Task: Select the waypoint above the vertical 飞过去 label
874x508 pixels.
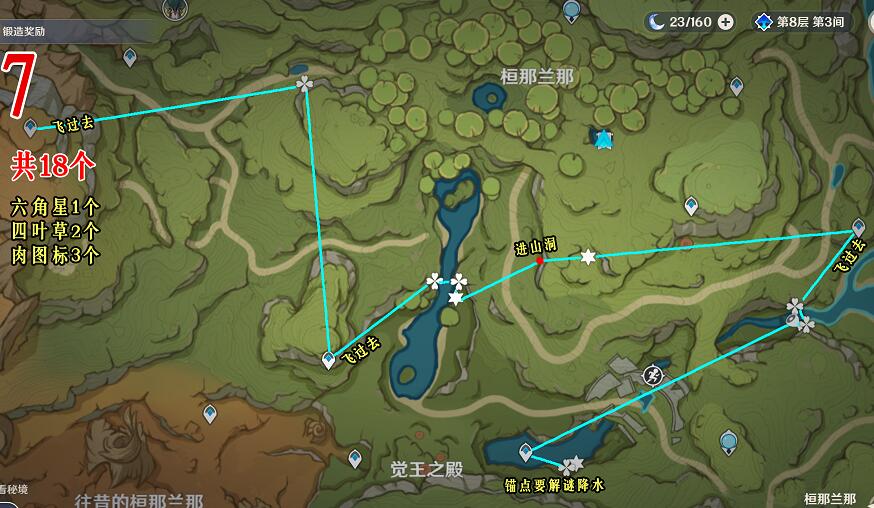Action: pyautogui.click(x=857, y=227)
